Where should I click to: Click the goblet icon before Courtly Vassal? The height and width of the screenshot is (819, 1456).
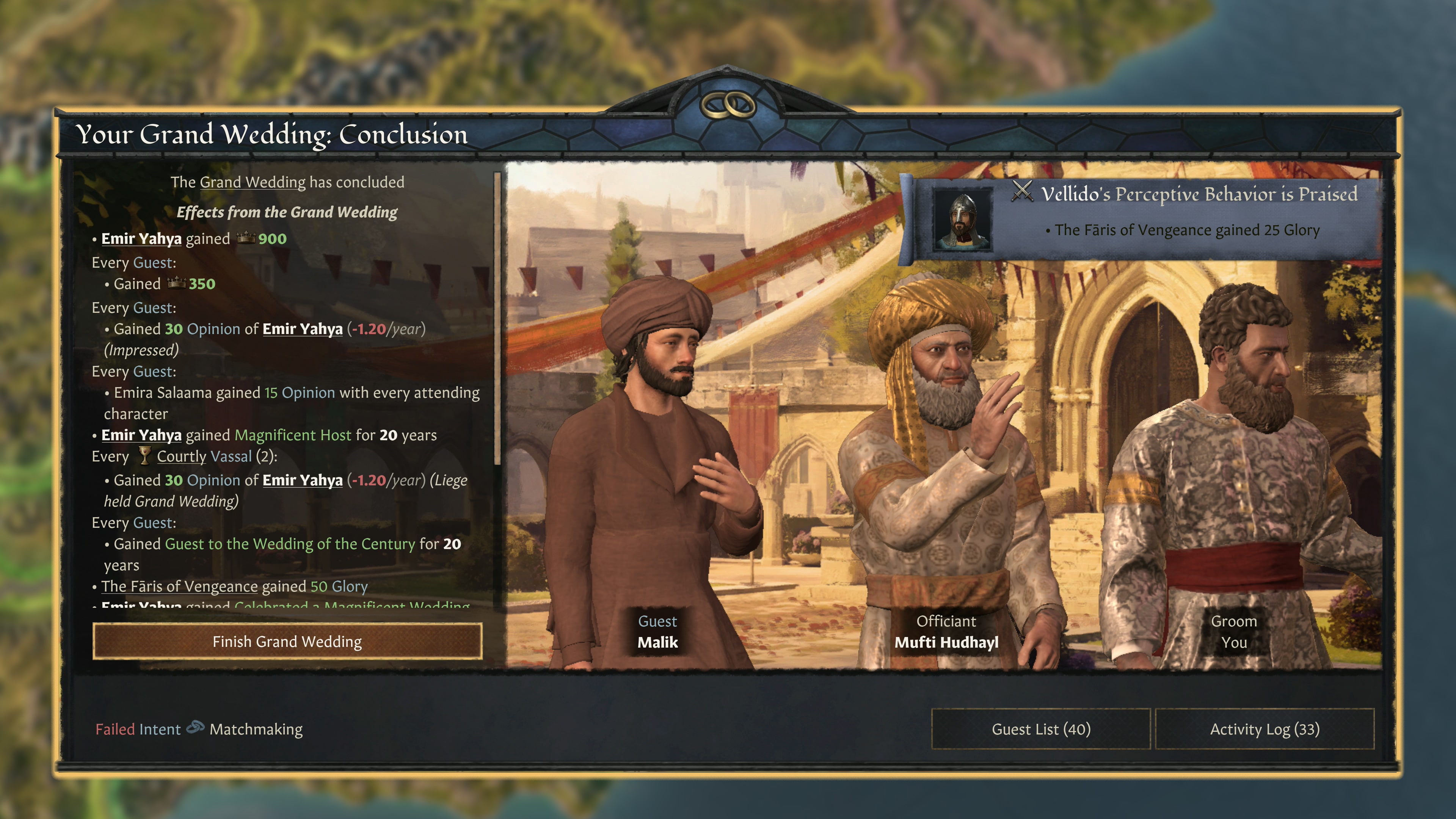click(x=145, y=456)
